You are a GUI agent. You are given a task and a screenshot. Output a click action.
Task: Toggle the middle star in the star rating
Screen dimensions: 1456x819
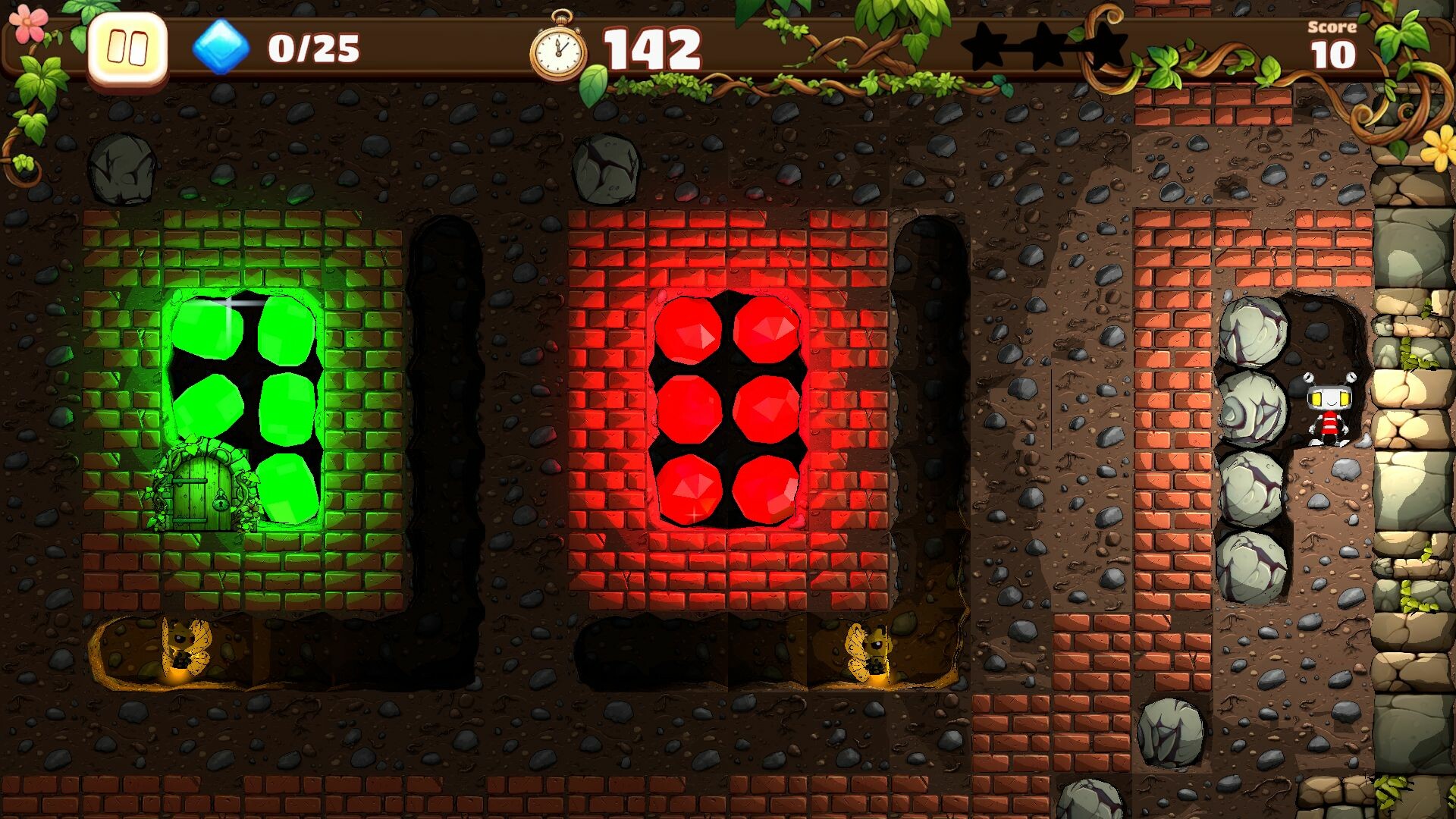[x=1046, y=47]
